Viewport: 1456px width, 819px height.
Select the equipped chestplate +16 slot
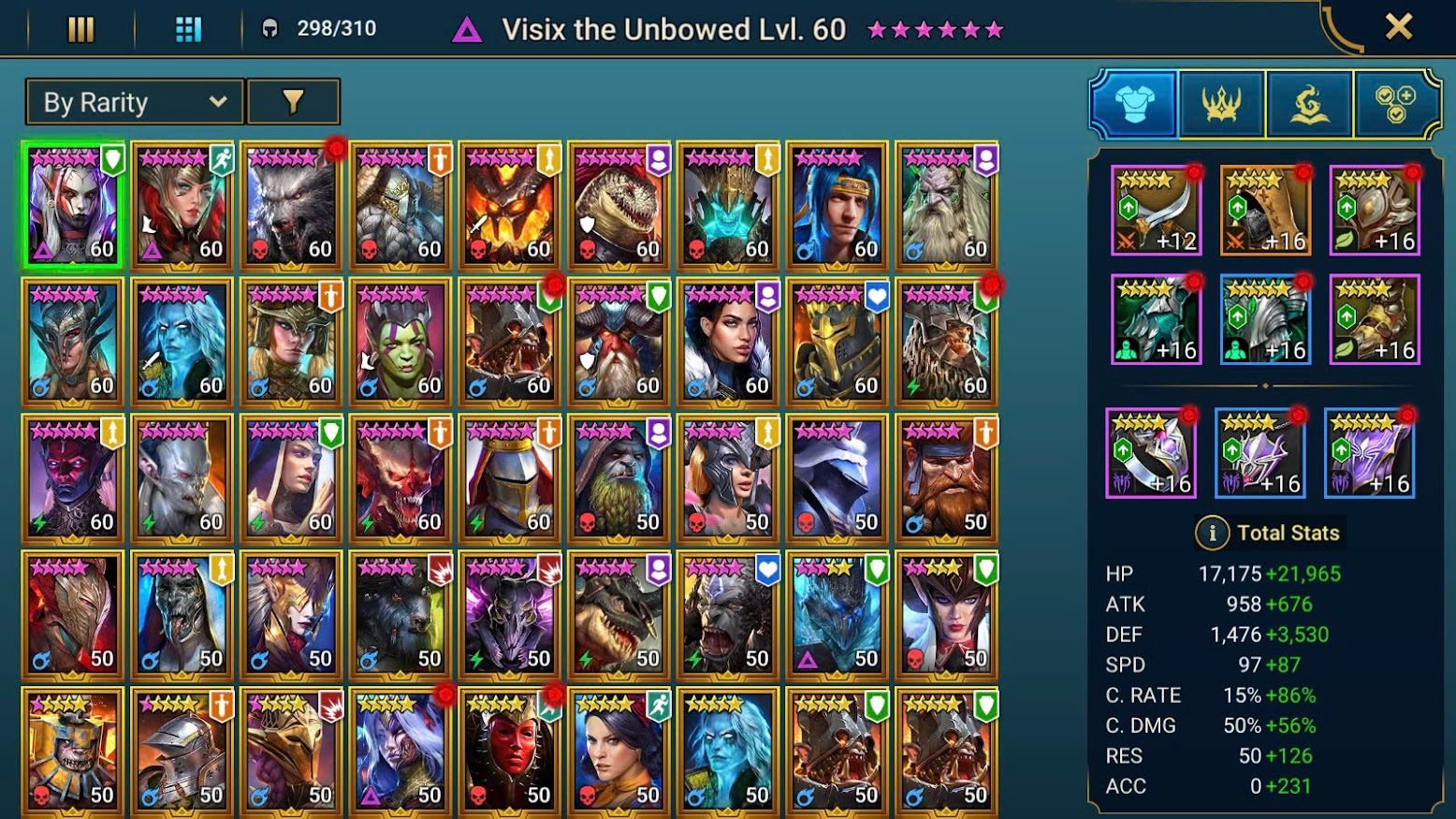(1265, 319)
